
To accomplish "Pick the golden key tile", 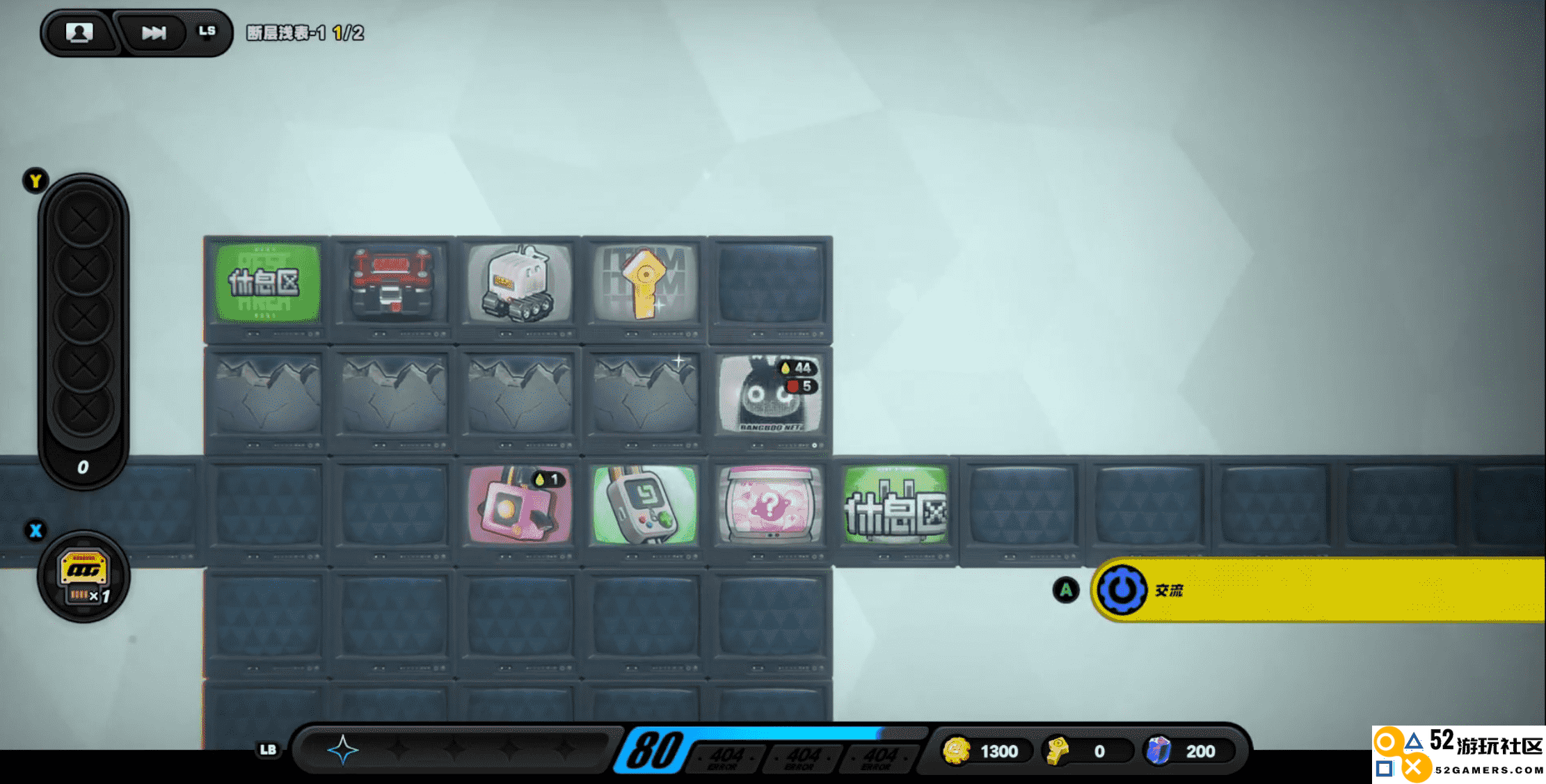I will 645,283.
